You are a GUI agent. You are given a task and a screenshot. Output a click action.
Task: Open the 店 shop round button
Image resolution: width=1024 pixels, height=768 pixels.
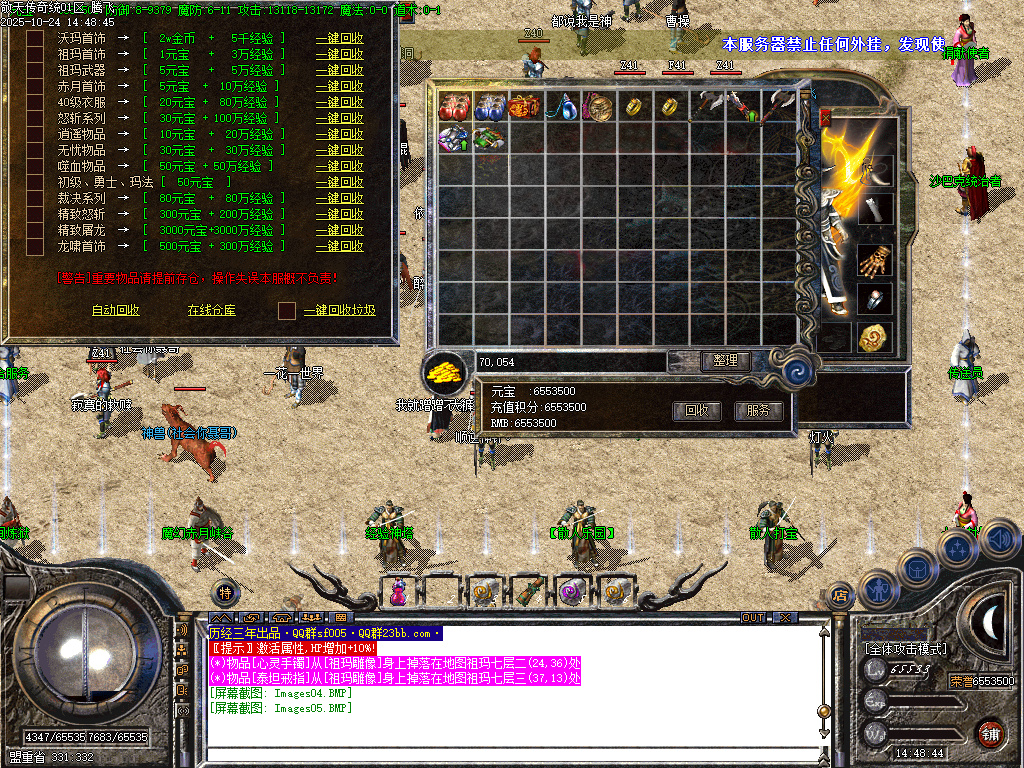click(841, 596)
